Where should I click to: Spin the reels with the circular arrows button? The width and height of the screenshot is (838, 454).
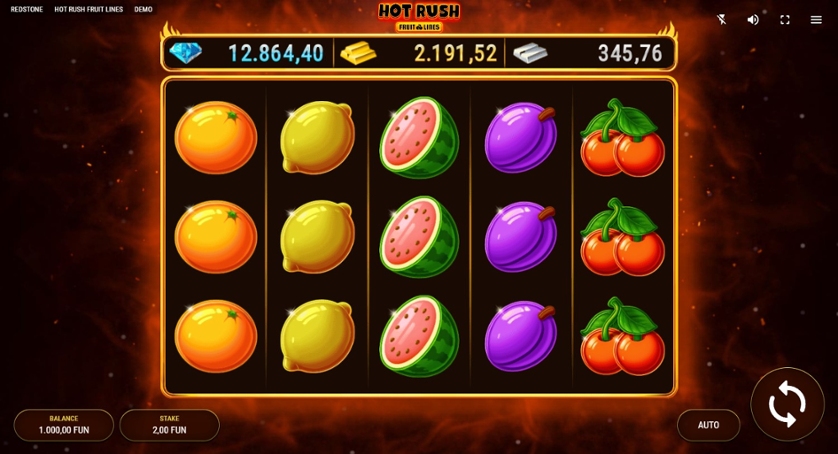pyautogui.click(x=787, y=404)
